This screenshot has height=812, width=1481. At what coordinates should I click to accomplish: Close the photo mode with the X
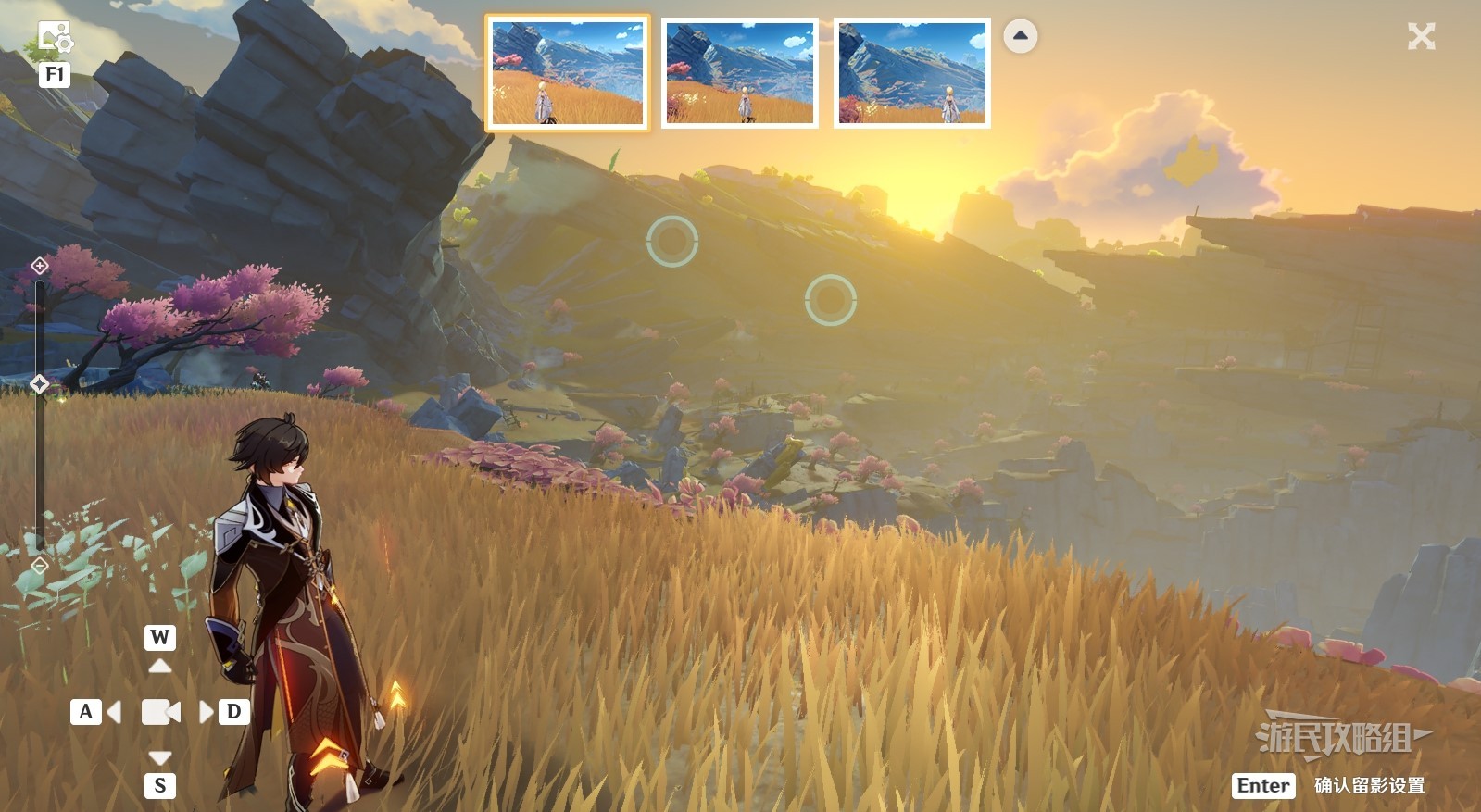click(x=1421, y=37)
